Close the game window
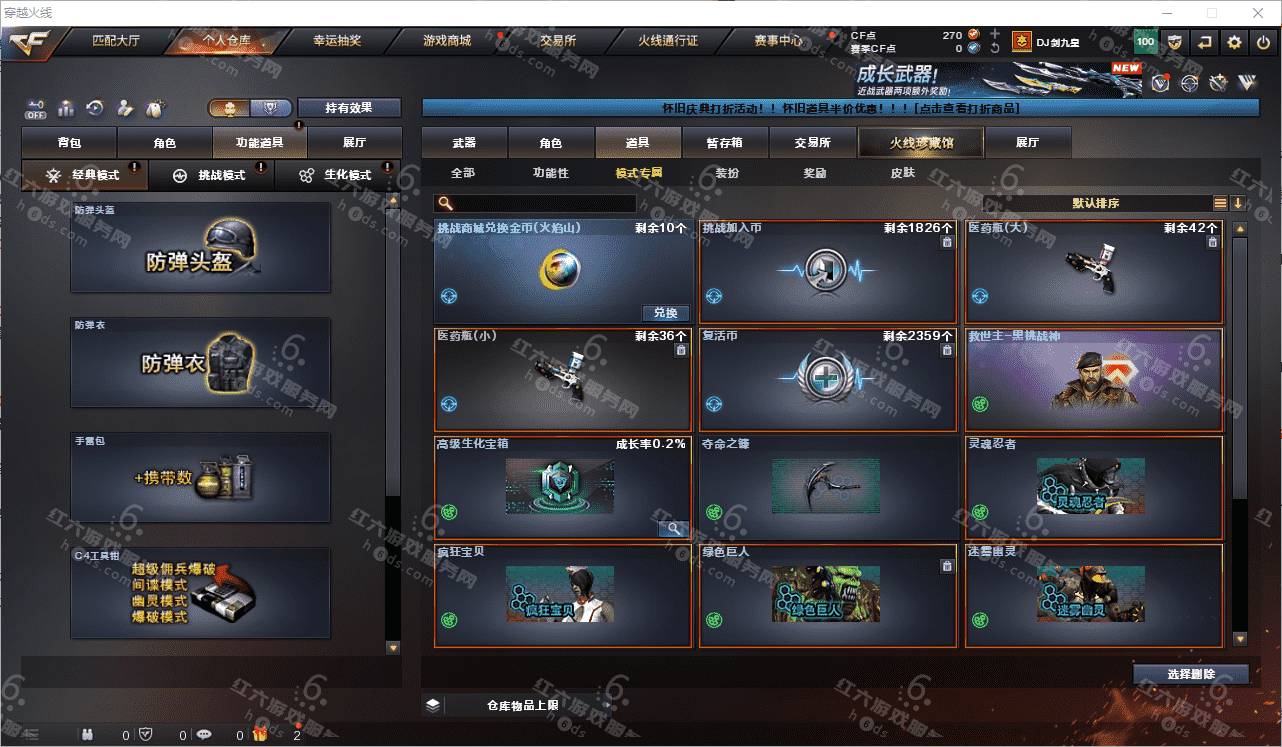This screenshot has height=747, width=1282. point(1258,13)
